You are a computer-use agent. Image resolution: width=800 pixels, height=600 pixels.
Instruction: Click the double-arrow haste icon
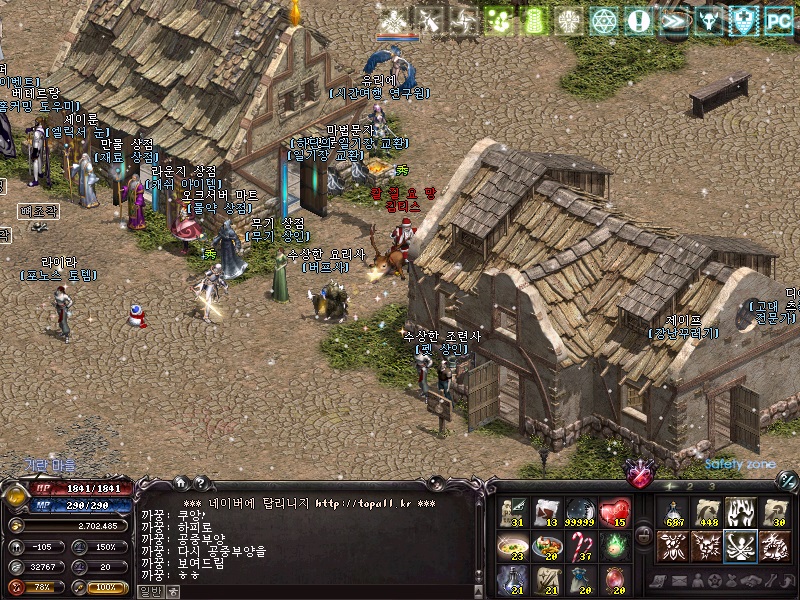point(673,19)
